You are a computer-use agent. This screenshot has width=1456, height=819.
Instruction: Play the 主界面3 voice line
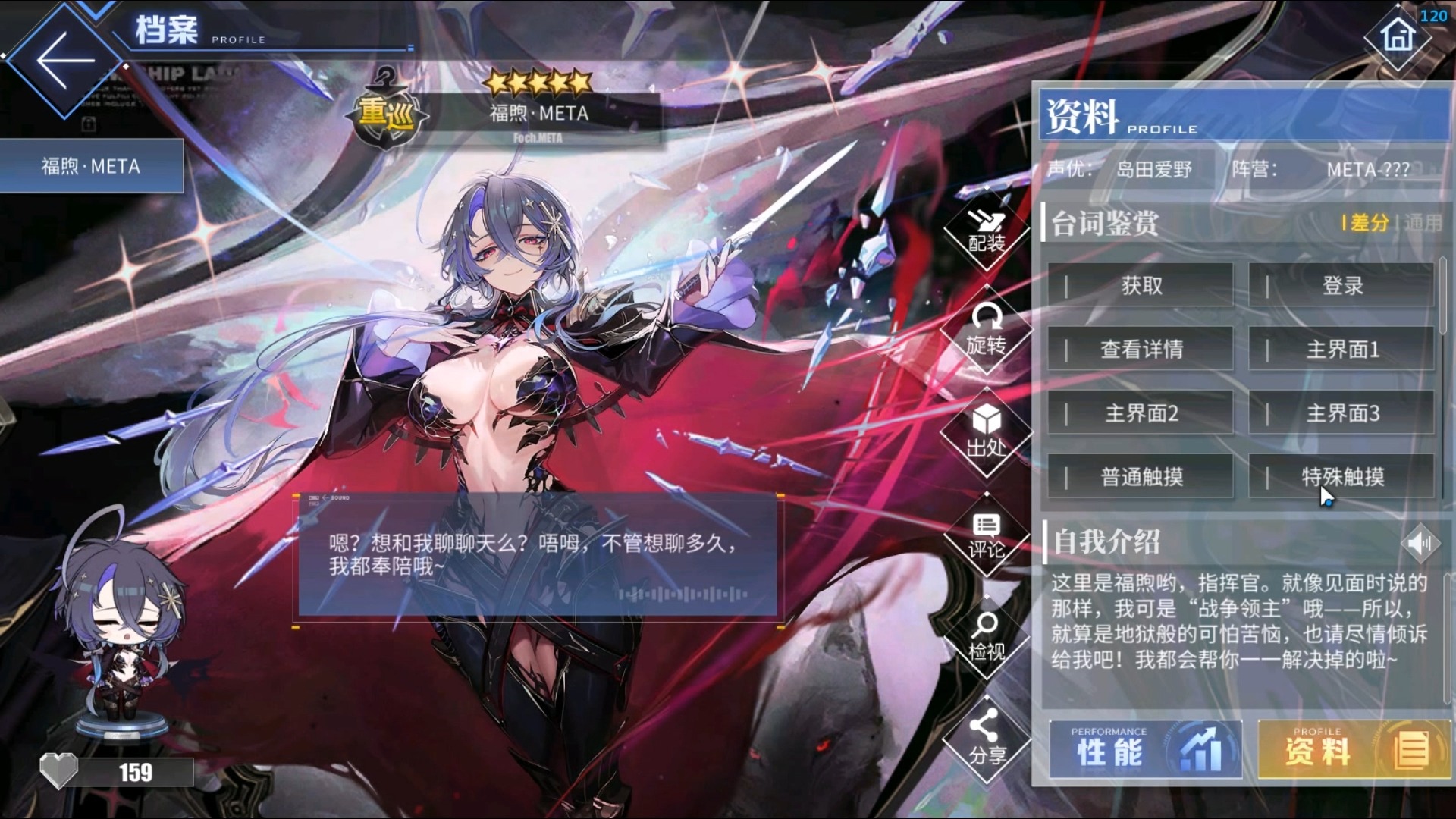tap(1341, 413)
